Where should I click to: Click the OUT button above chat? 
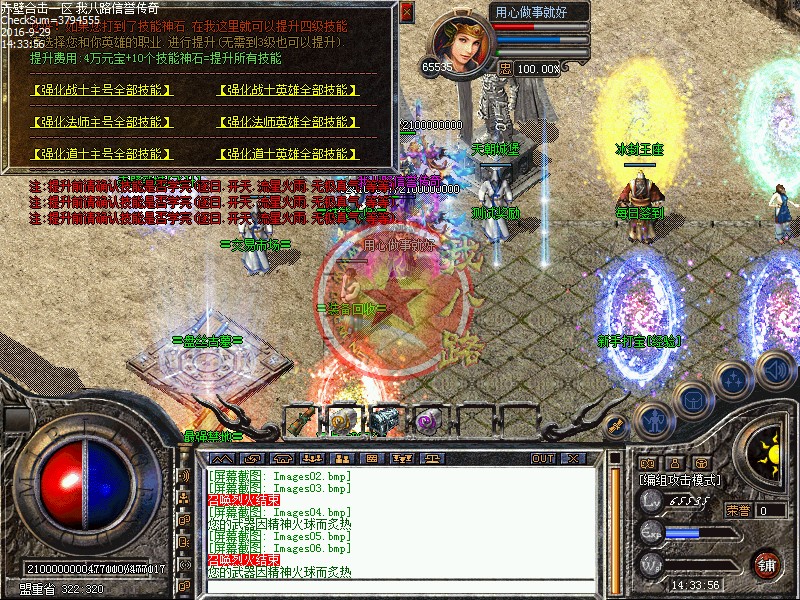542,458
